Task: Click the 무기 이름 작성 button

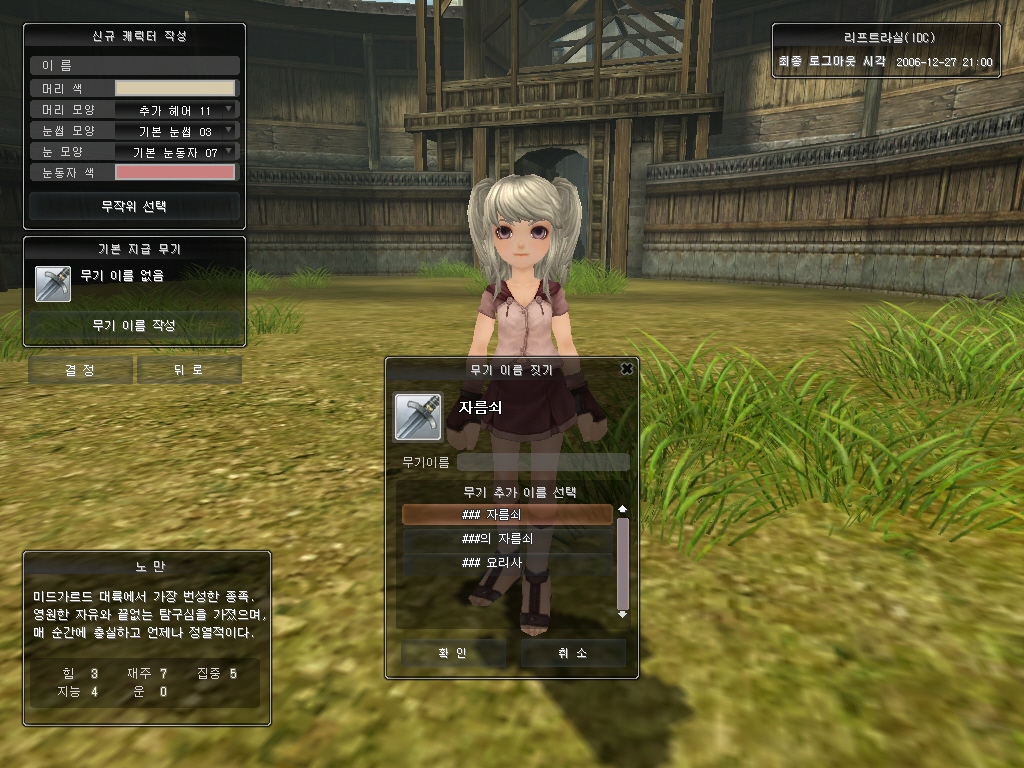Action: (134, 325)
